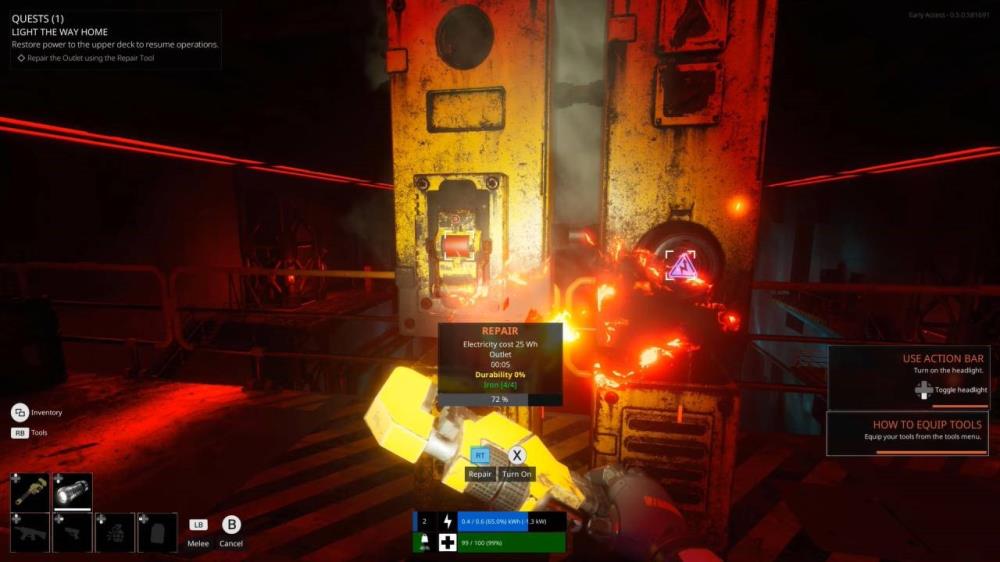Click the Turn On action label

click(517, 473)
